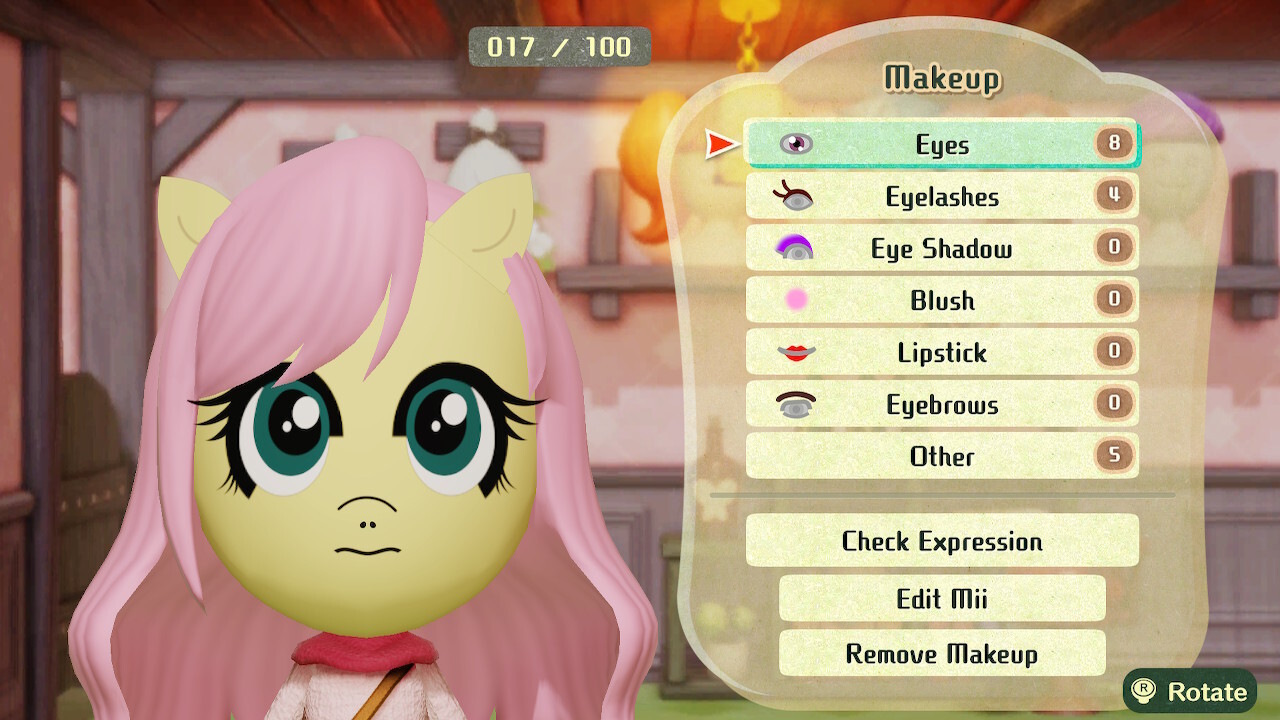Select the Lipstick menu entry

click(x=942, y=352)
